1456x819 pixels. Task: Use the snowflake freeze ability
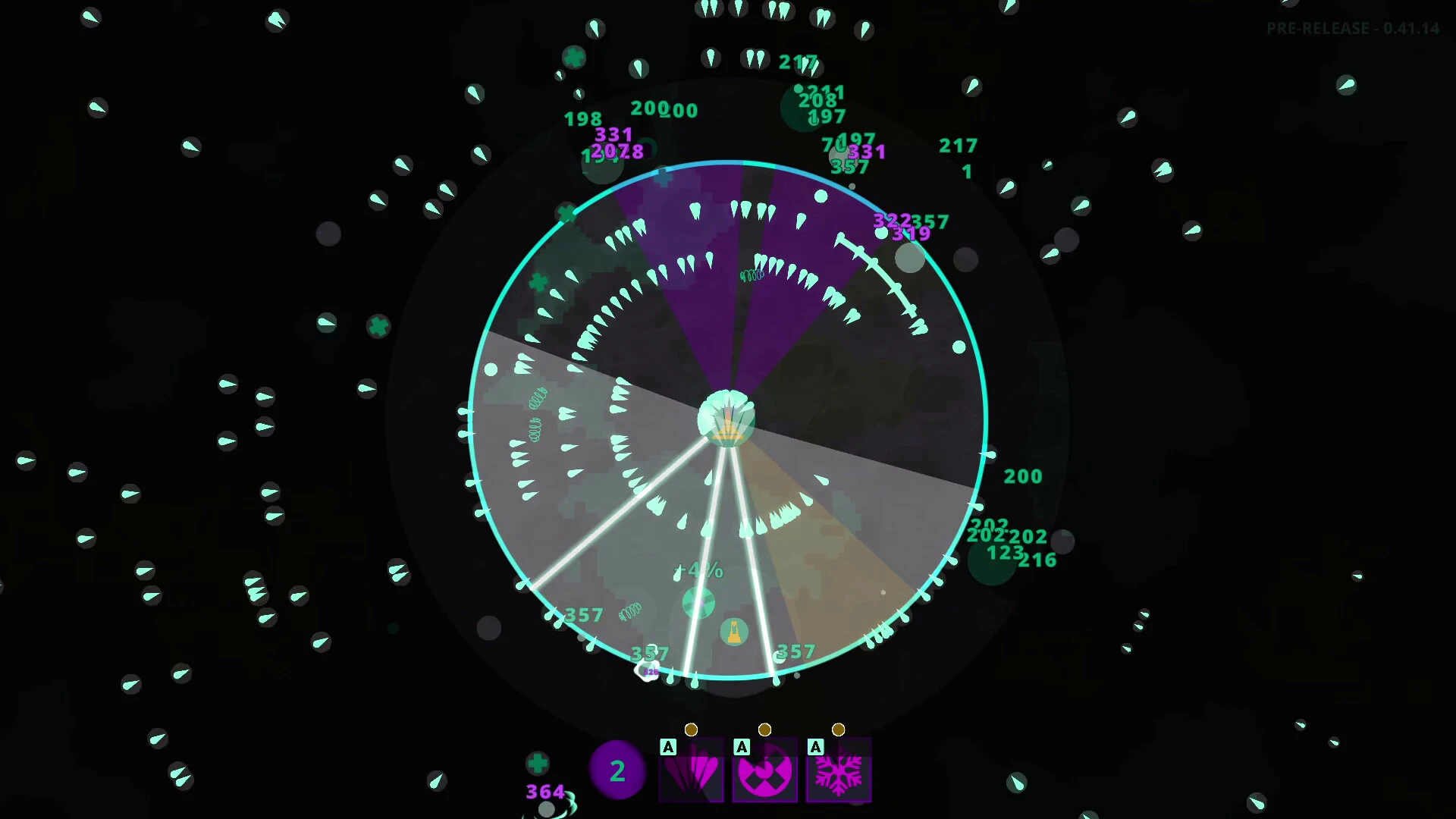[x=838, y=770]
